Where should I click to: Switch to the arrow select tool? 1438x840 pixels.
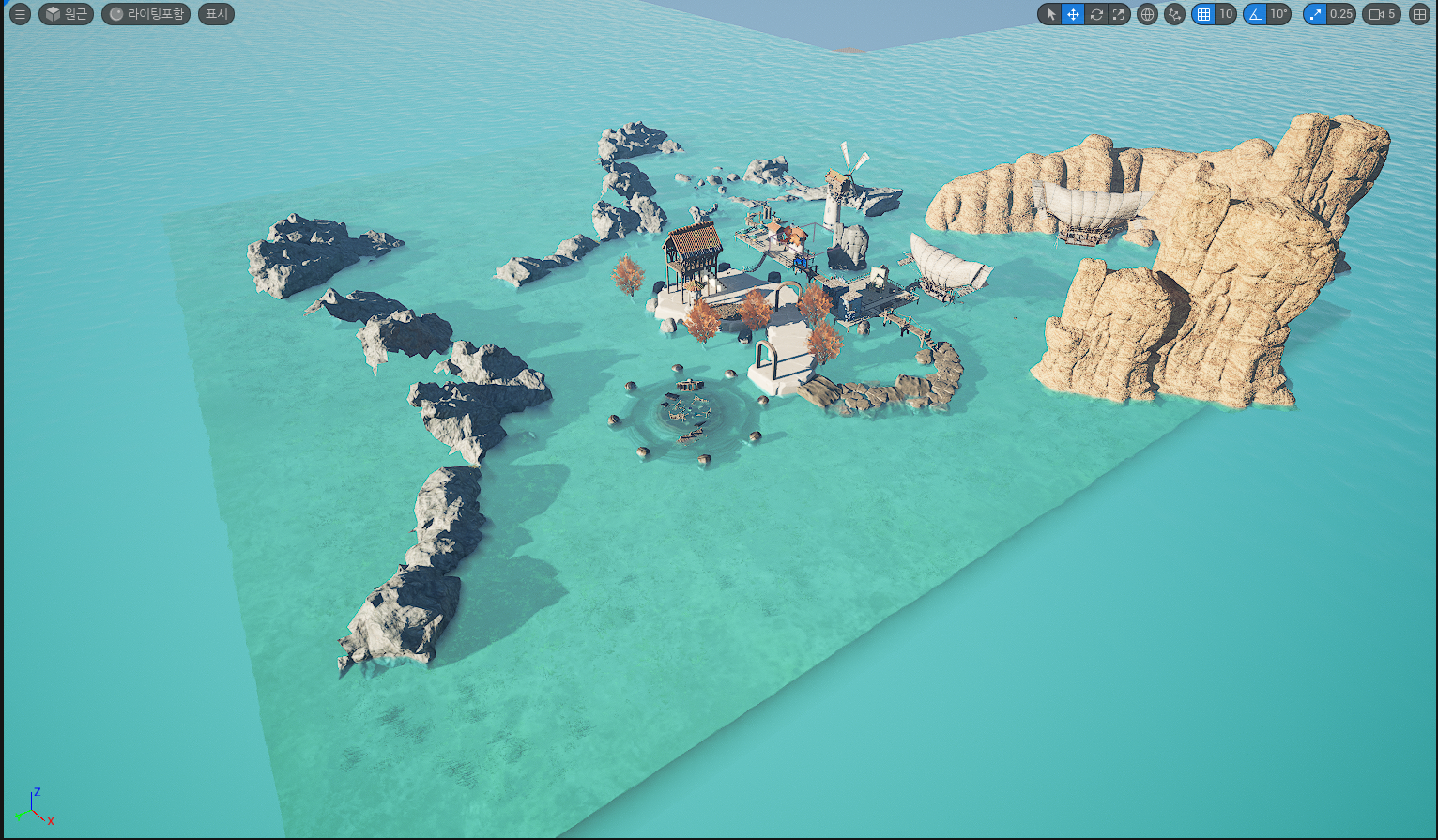[x=1050, y=14]
